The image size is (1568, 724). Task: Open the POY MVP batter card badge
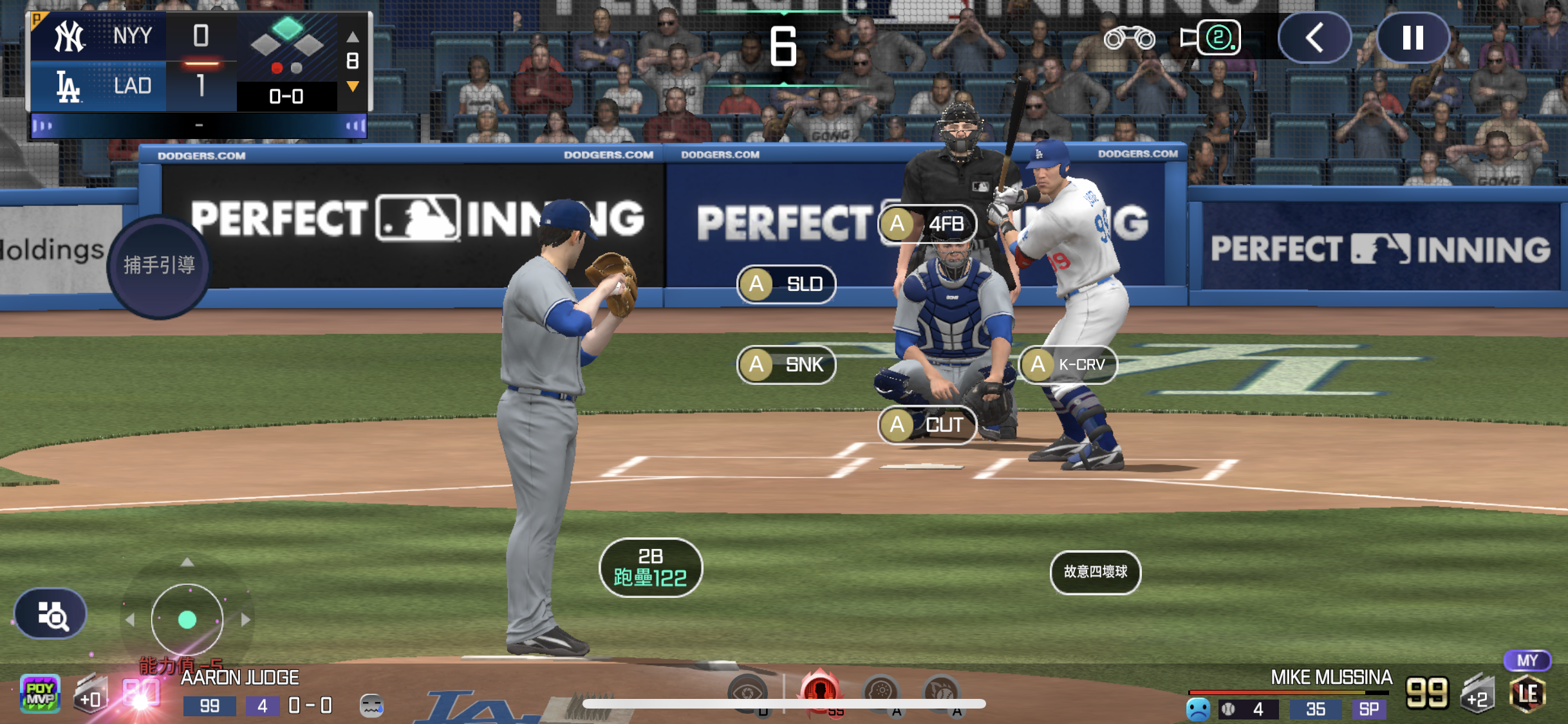point(40,694)
